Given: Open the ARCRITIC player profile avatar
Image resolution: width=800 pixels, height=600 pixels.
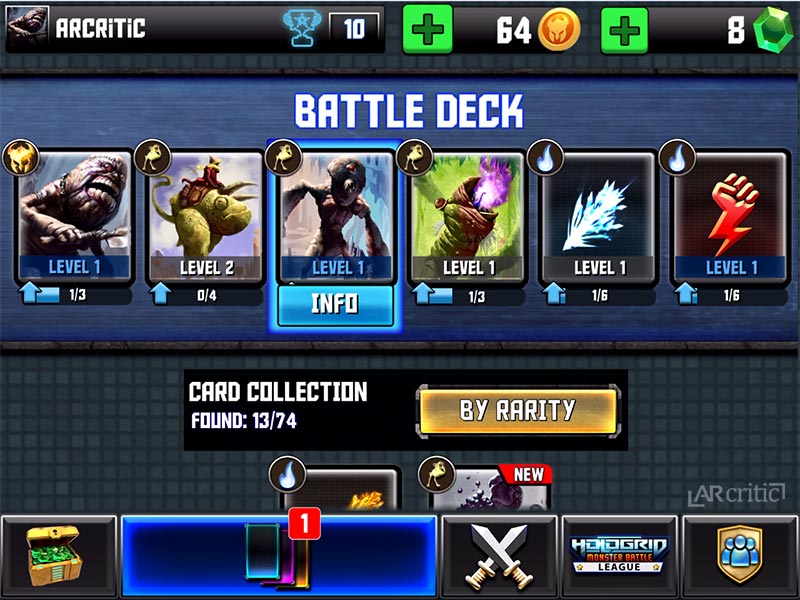Looking at the screenshot, I should point(27,29).
